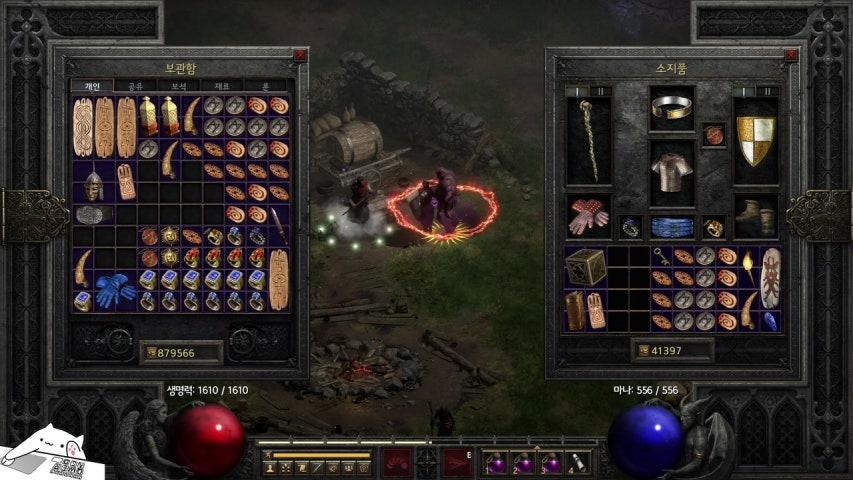Viewport: 853px width, 480px height.
Task: Select the equipped boots slot
Action: 756,216
